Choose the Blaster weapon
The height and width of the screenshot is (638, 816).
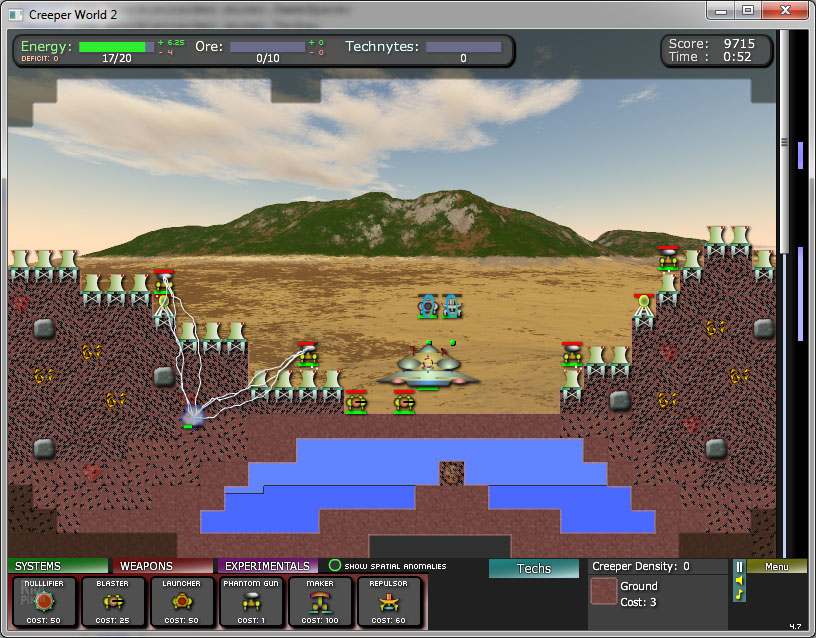(x=112, y=602)
